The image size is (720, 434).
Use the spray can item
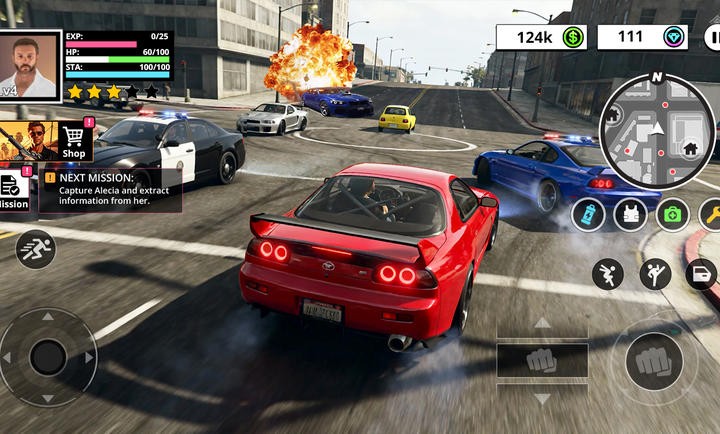(588, 214)
